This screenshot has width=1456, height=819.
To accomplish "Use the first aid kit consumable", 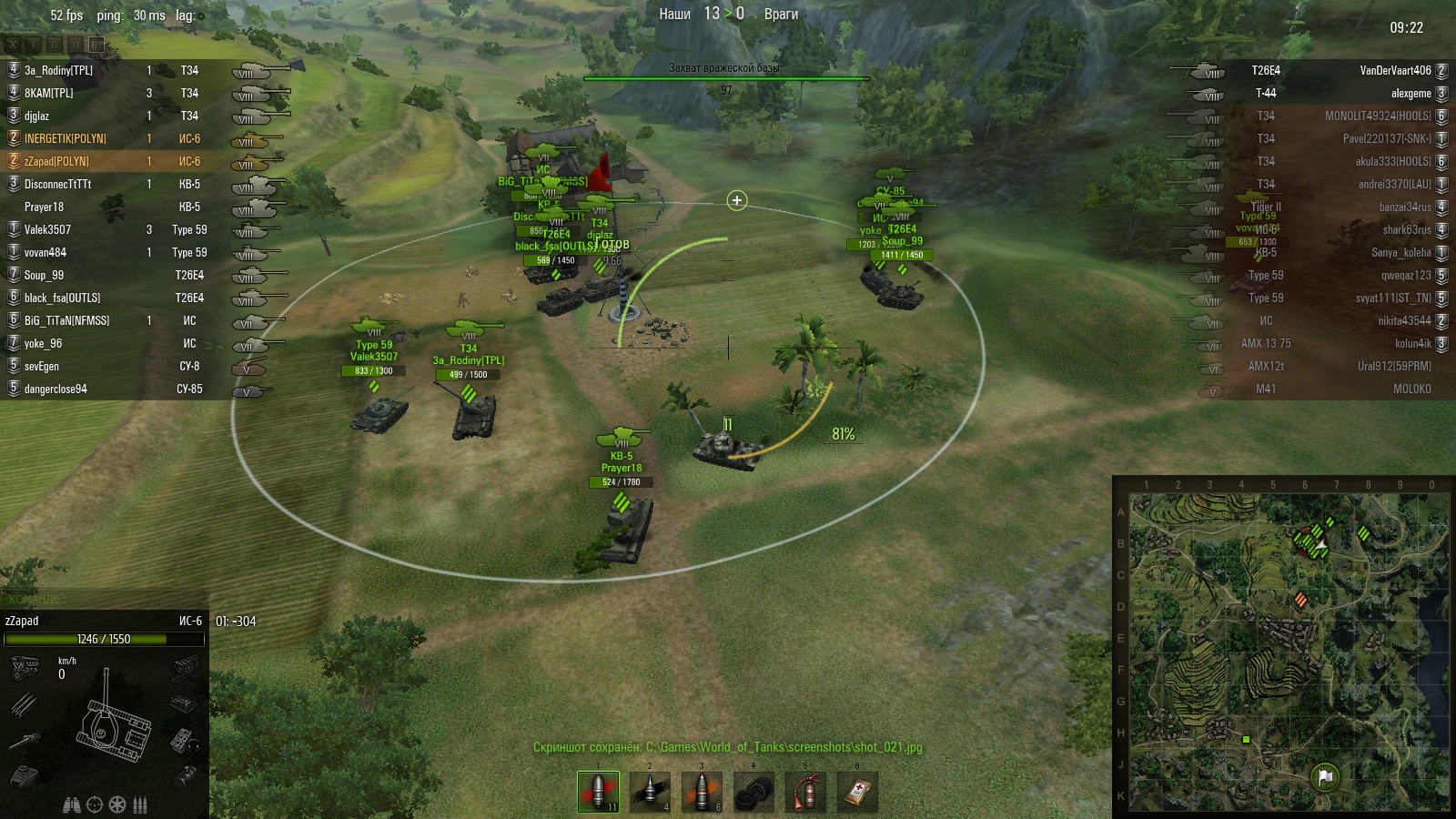I will coord(857,792).
